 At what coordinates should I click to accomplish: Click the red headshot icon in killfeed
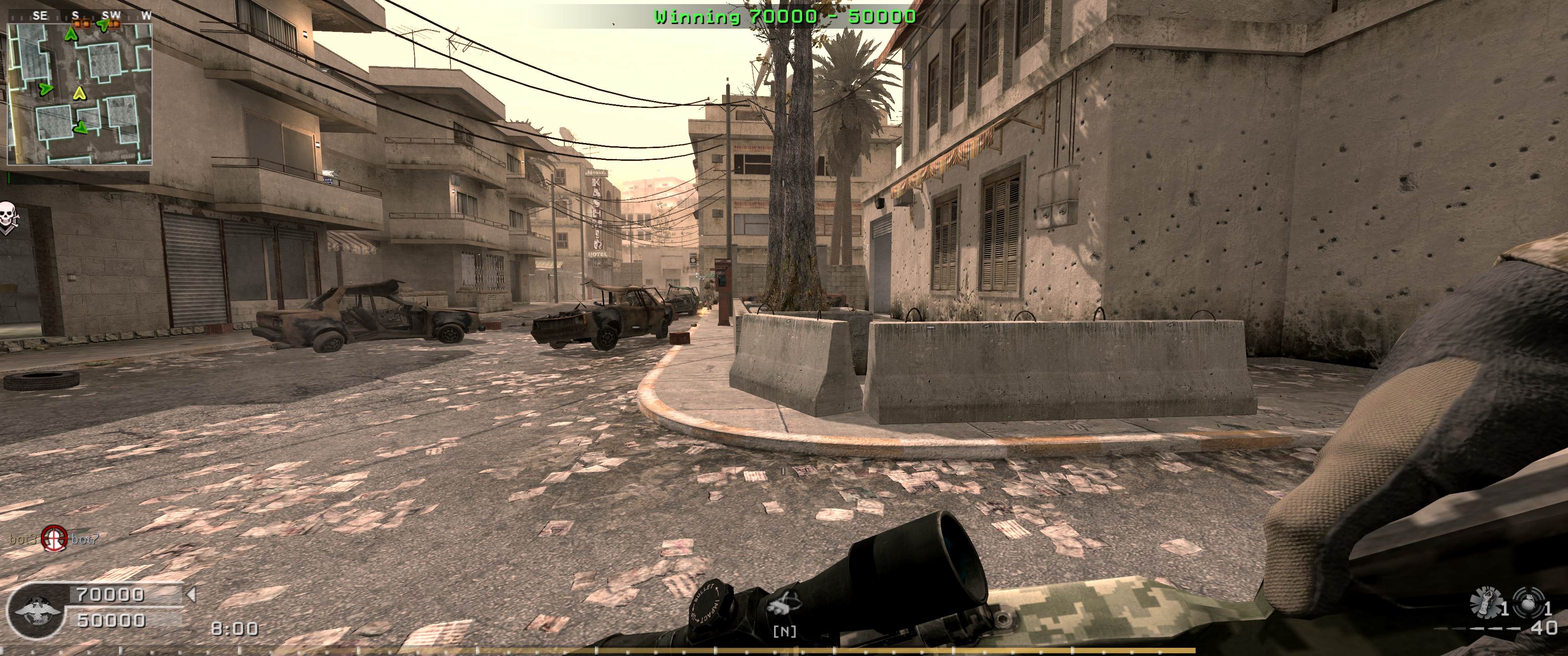(54, 538)
